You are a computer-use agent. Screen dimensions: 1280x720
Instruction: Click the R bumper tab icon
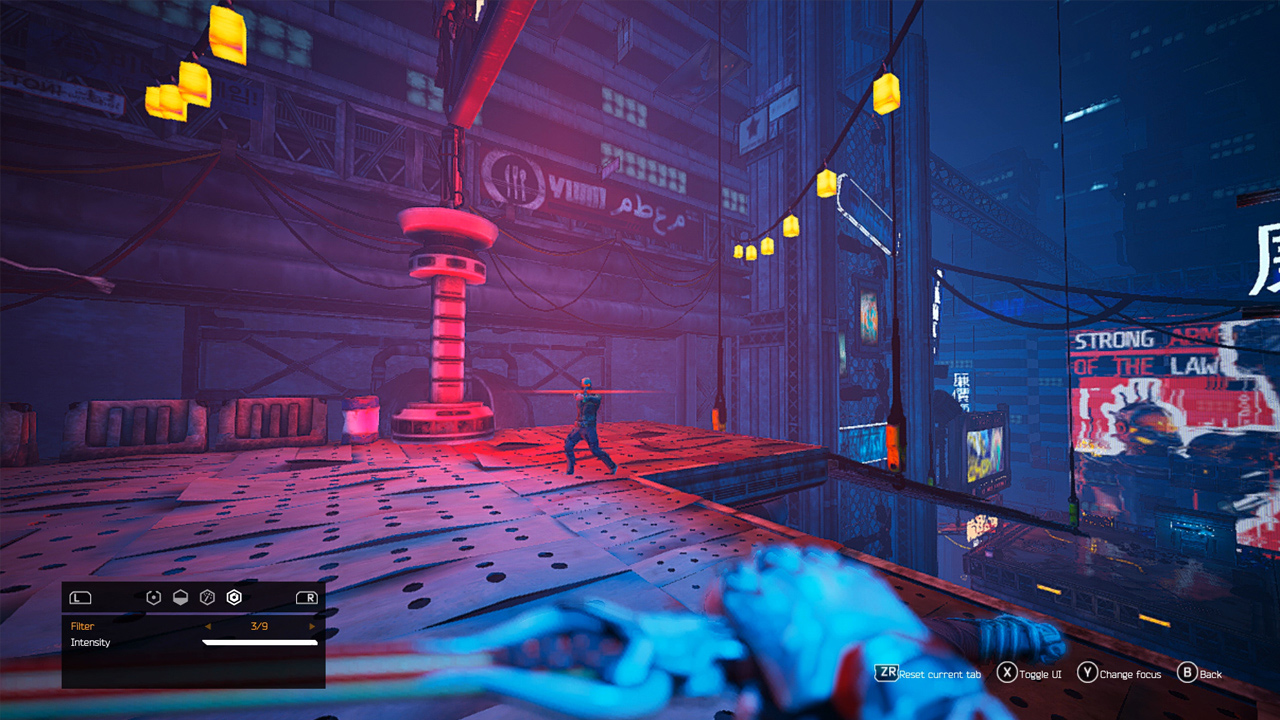pos(306,597)
